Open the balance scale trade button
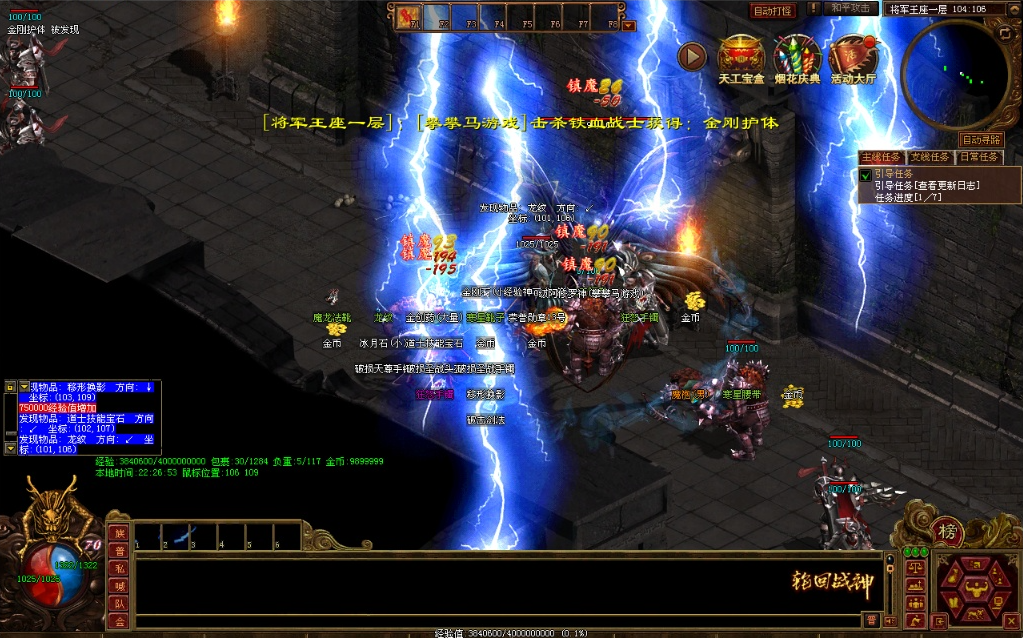This screenshot has height=638, width=1023. click(x=914, y=567)
